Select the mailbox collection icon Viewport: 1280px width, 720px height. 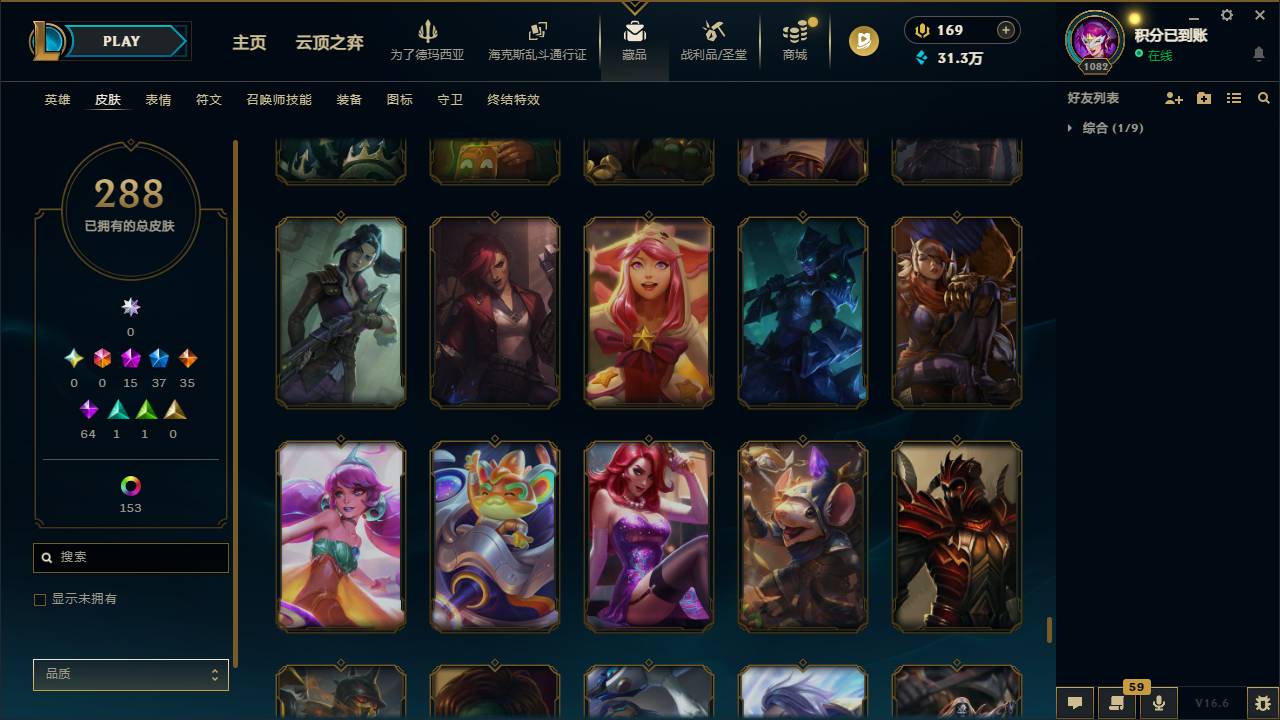click(x=633, y=30)
